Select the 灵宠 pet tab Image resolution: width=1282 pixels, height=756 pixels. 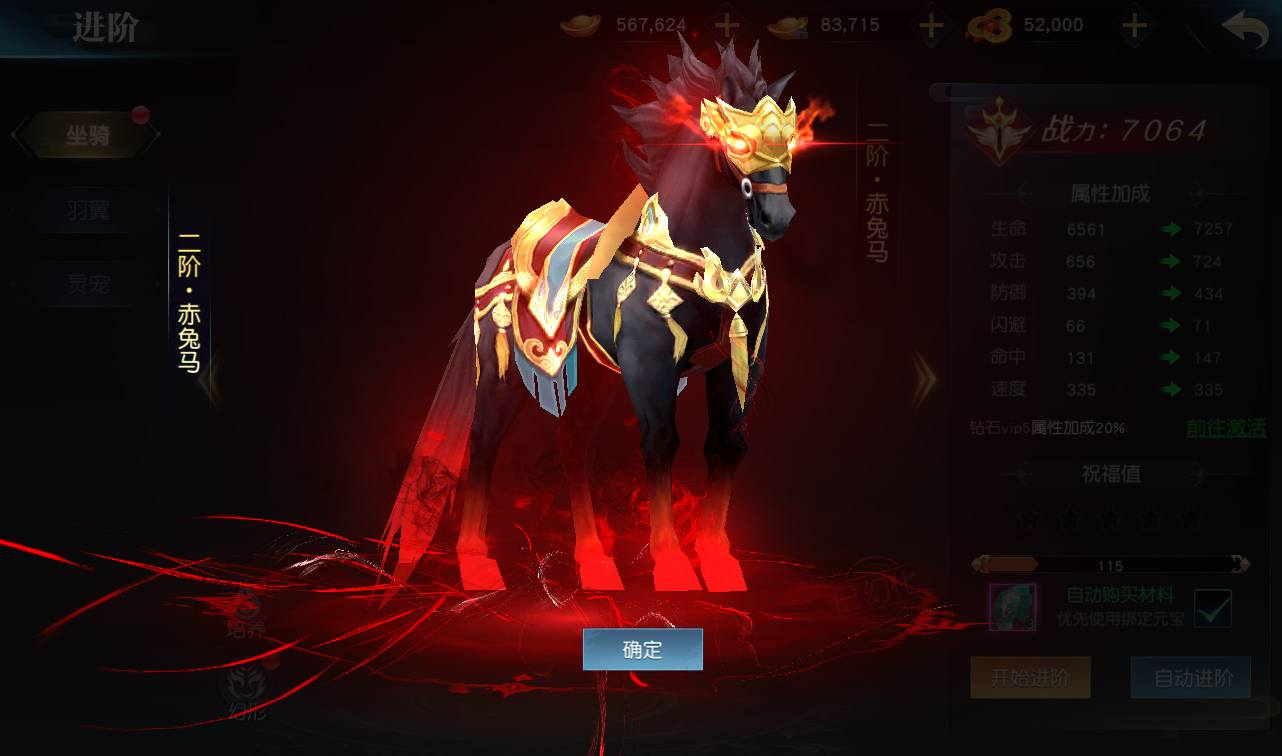coord(88,284)
